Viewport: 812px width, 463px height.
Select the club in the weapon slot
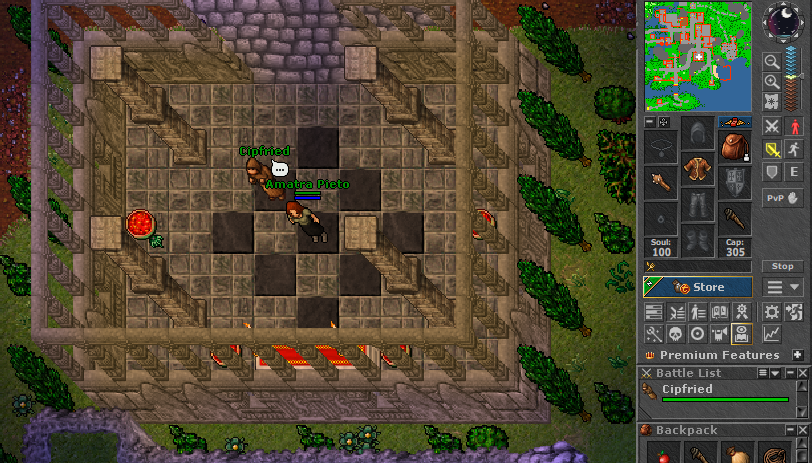click(x=660, y=183)
